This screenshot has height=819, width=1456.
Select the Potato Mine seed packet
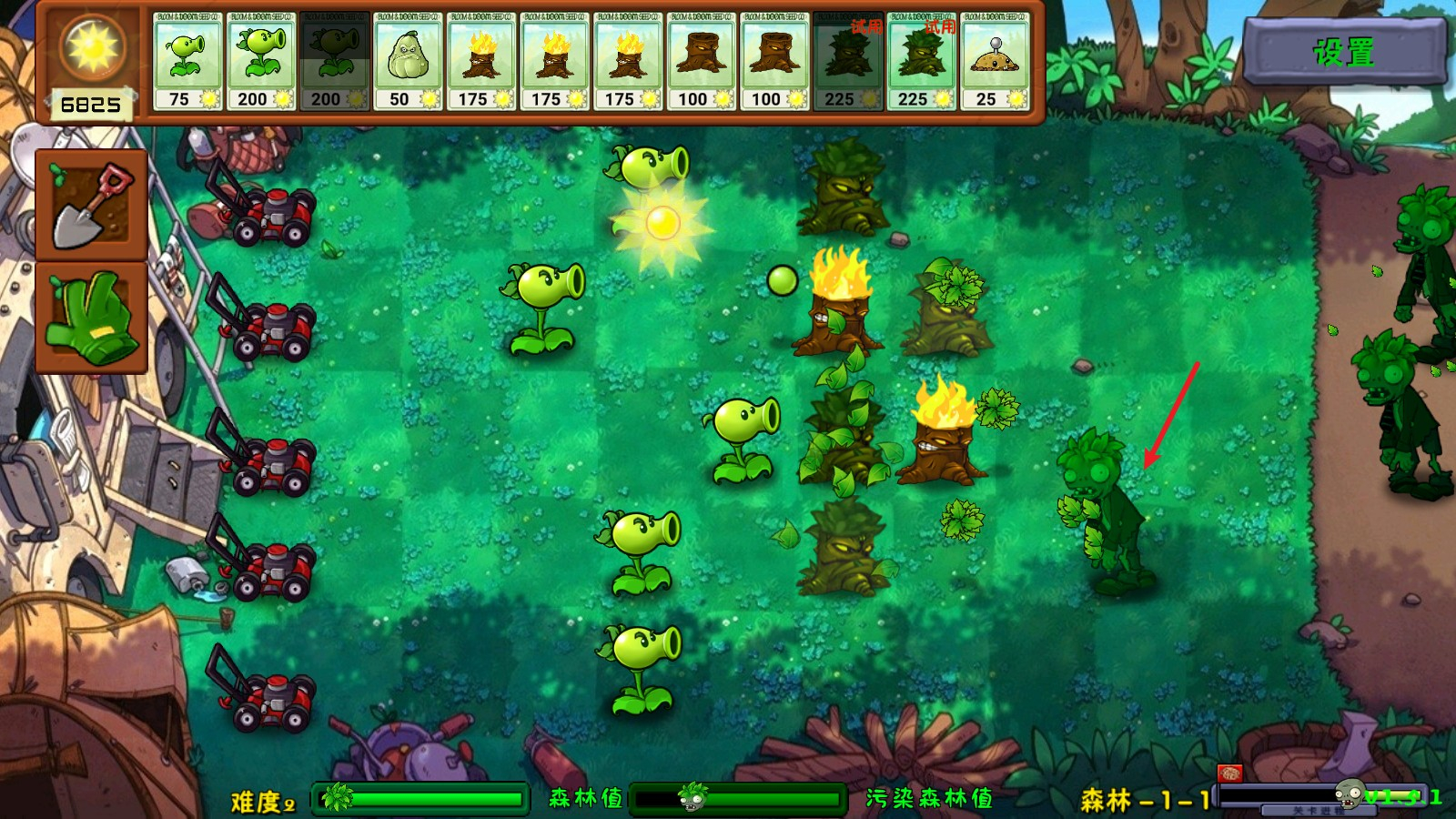tap(995, 61)
